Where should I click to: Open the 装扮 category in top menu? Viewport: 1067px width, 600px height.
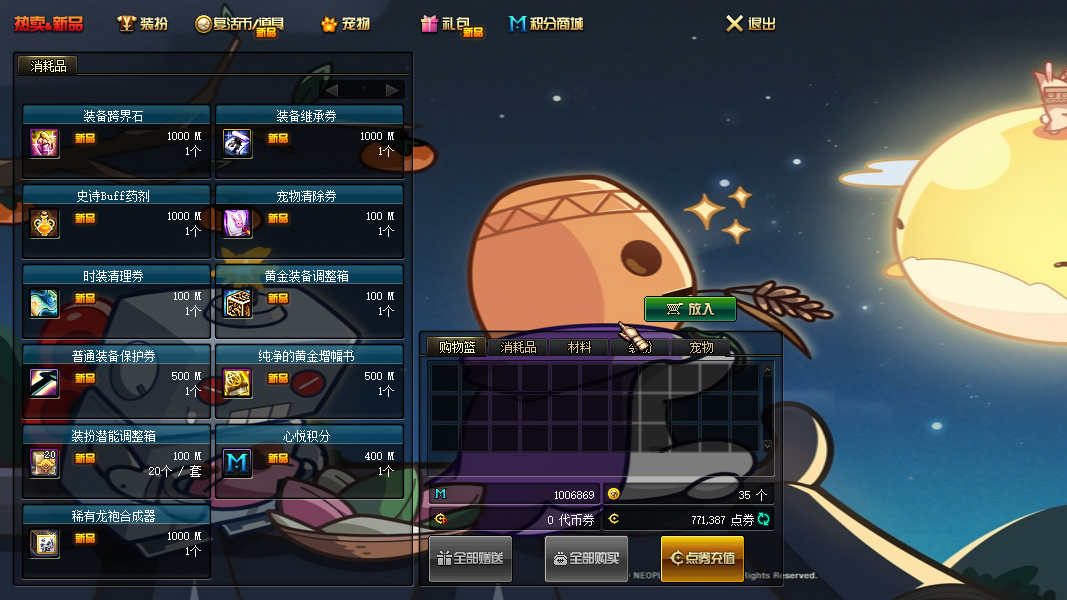pyautogui.click(x=143, y=23)
